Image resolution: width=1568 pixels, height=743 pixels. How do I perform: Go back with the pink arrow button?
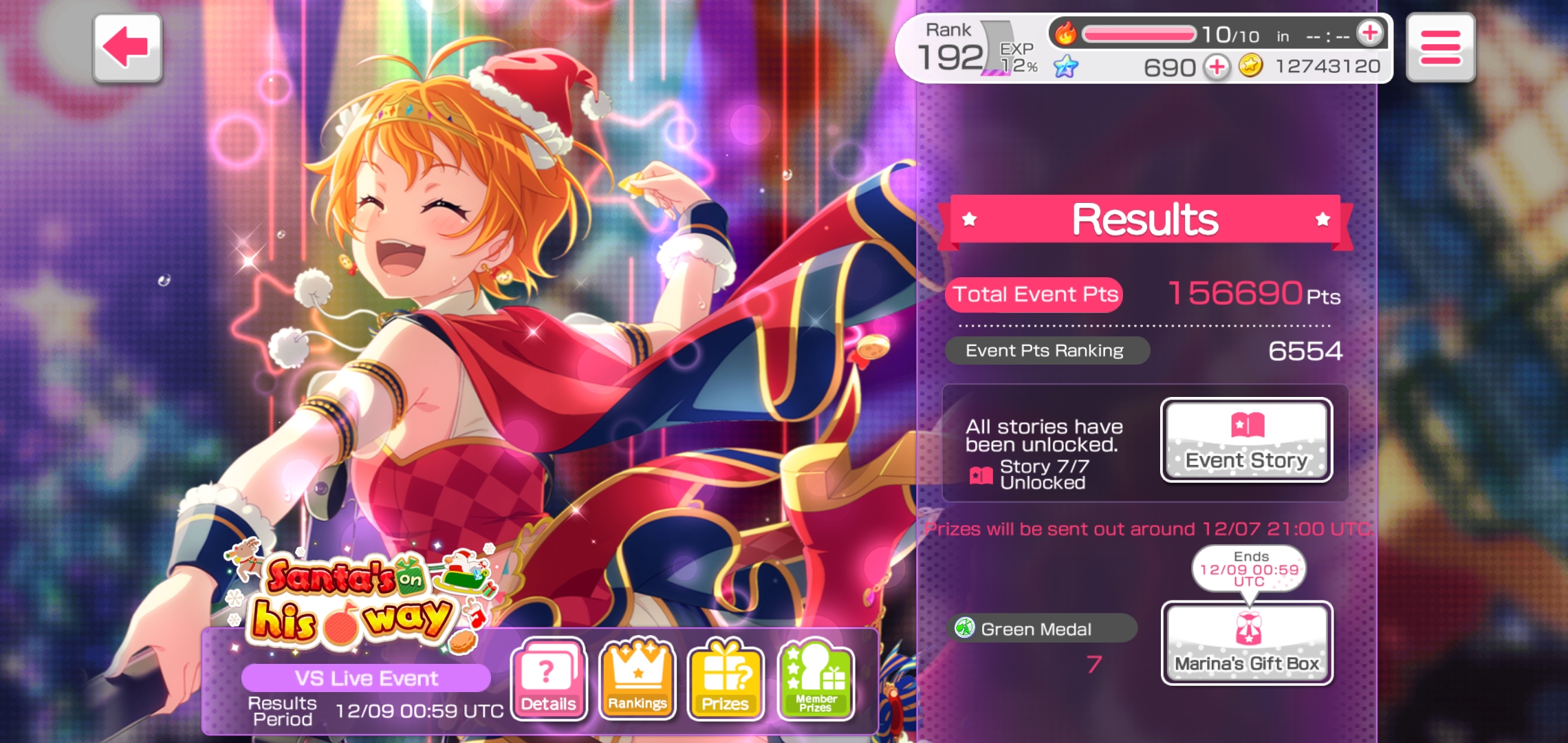(x=127, y=48)
